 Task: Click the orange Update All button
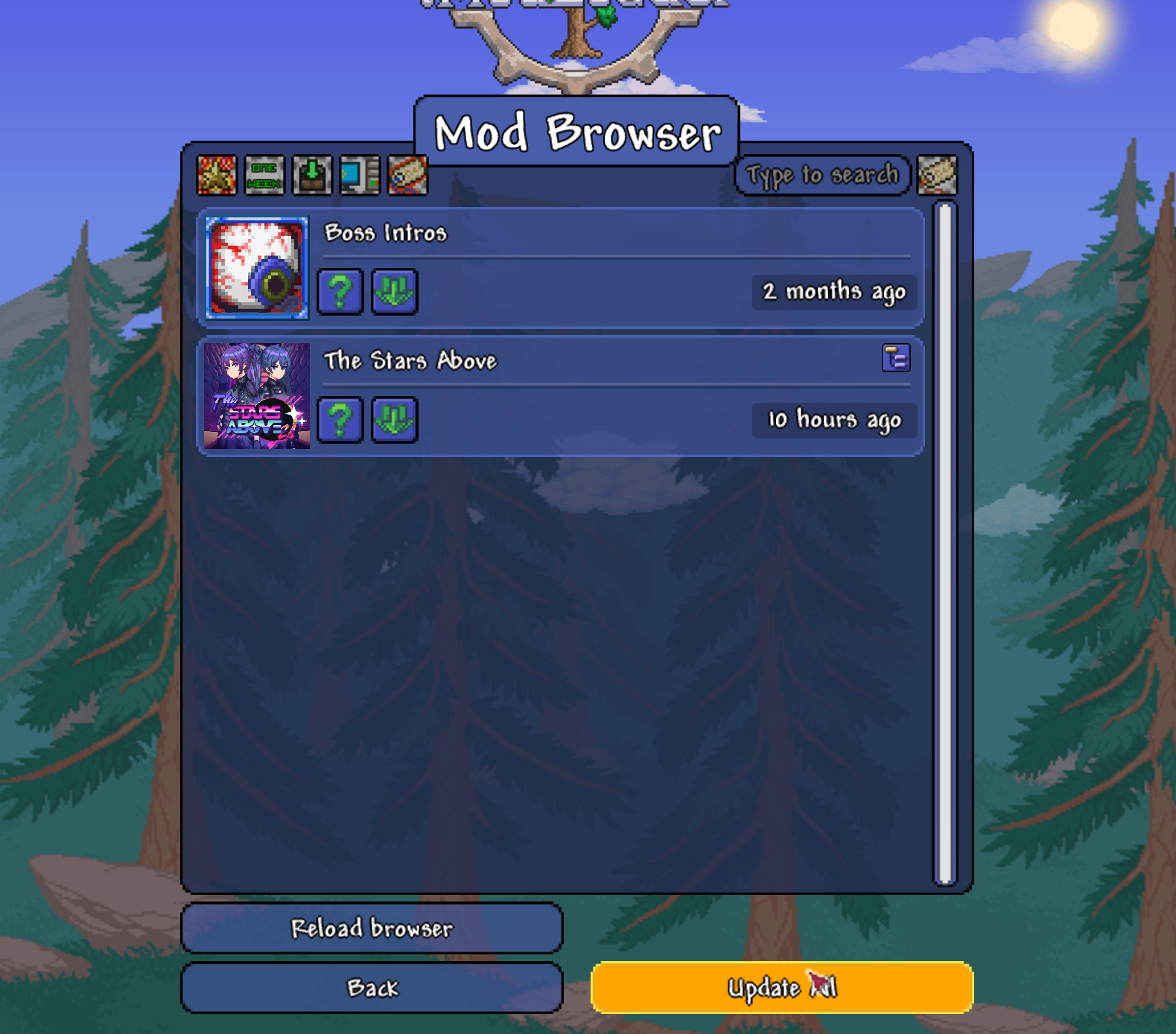coord(782,988)
